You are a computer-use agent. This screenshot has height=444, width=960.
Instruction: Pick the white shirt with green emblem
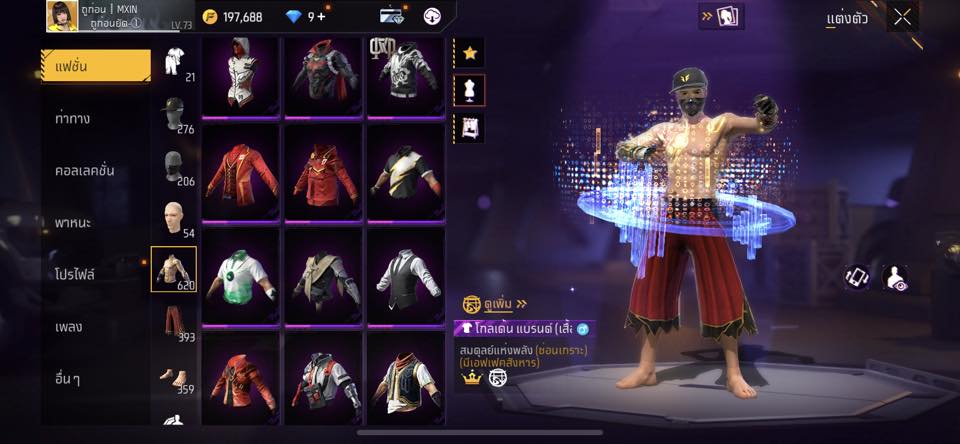click(x=240, y=277)
